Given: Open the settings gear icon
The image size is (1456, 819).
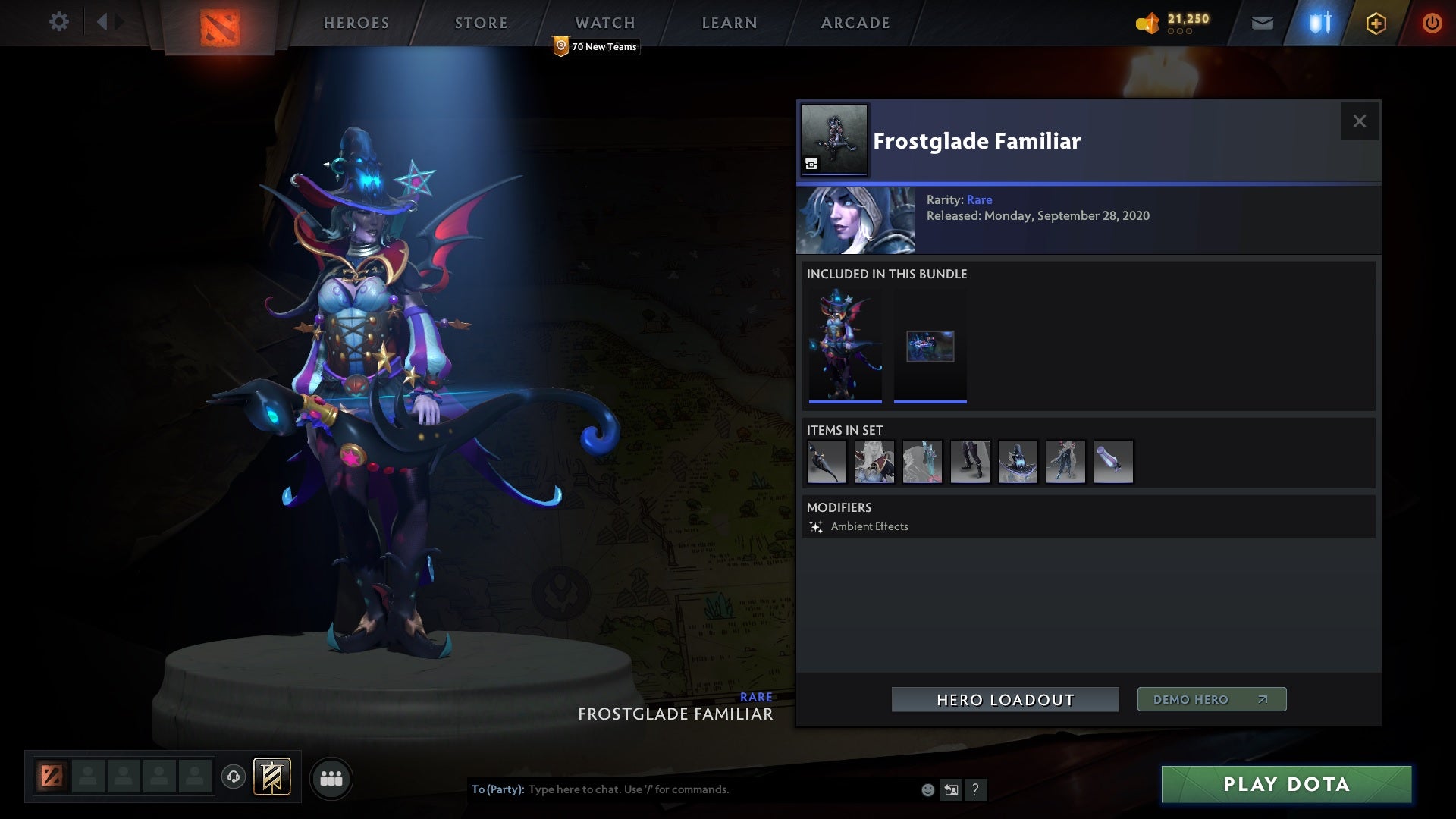Looking at the screenshot, I should click(59, 22).
